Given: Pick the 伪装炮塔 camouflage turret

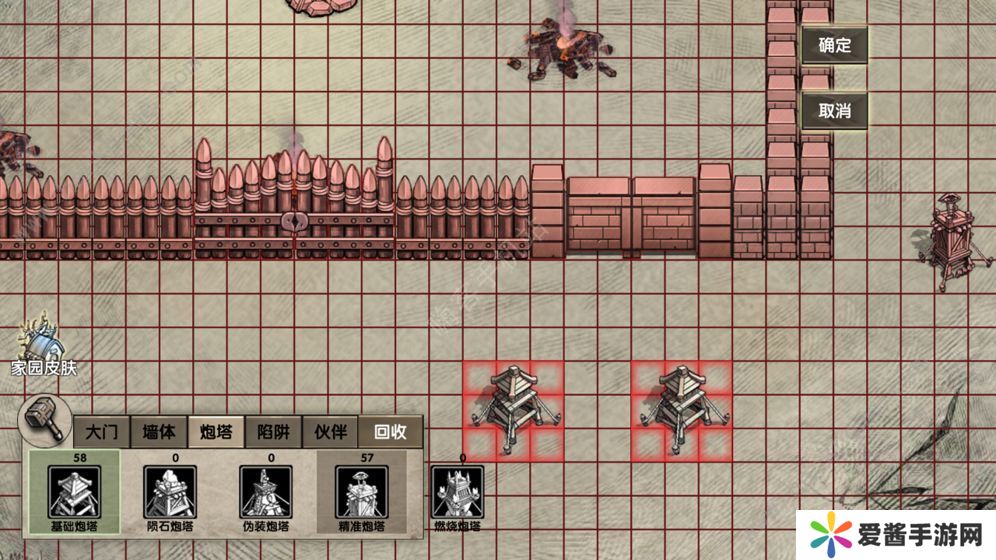Looking at the screenshot, I should click(265, 493).
